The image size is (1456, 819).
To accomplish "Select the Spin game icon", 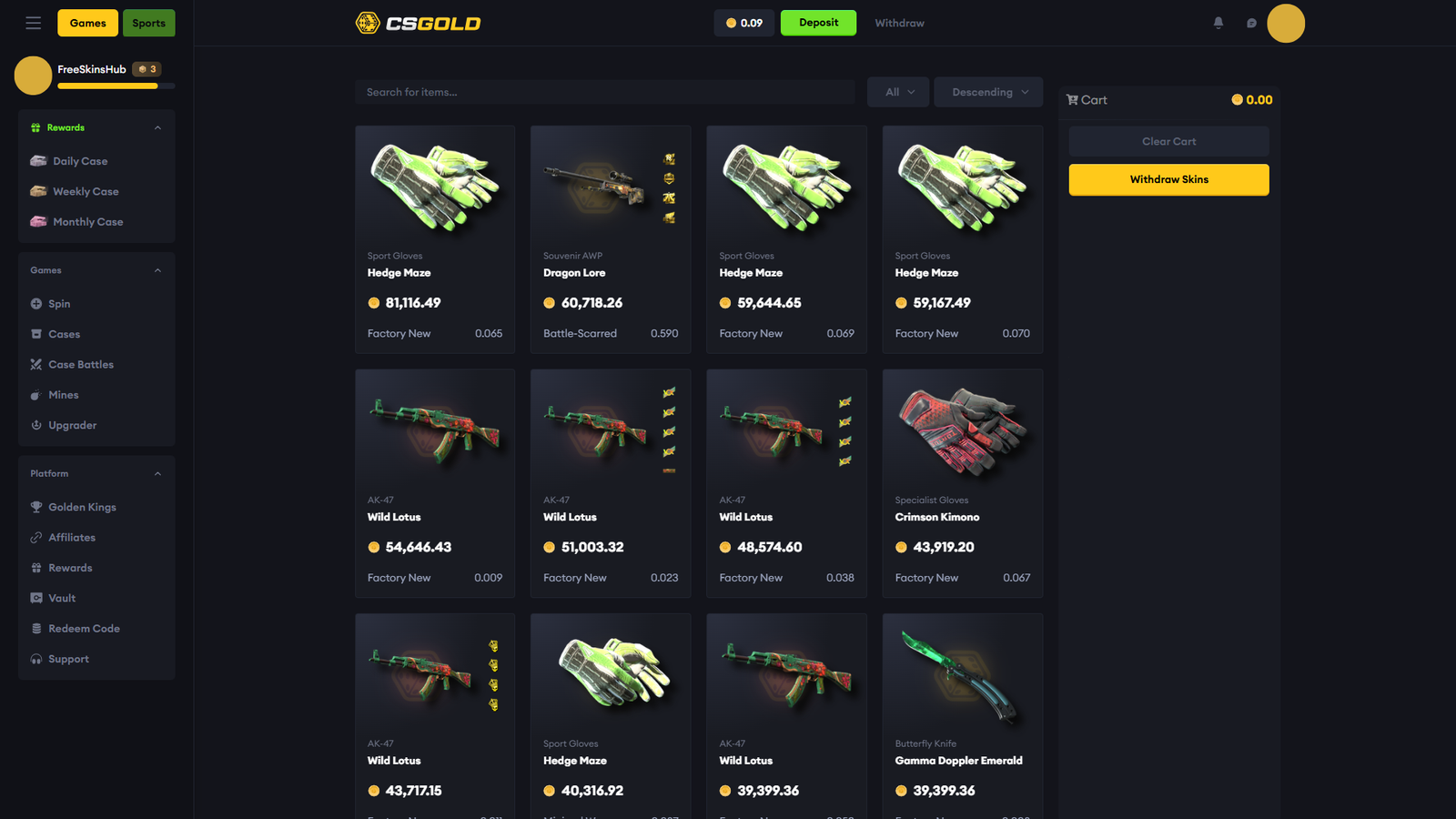I will tap(36, 303).
